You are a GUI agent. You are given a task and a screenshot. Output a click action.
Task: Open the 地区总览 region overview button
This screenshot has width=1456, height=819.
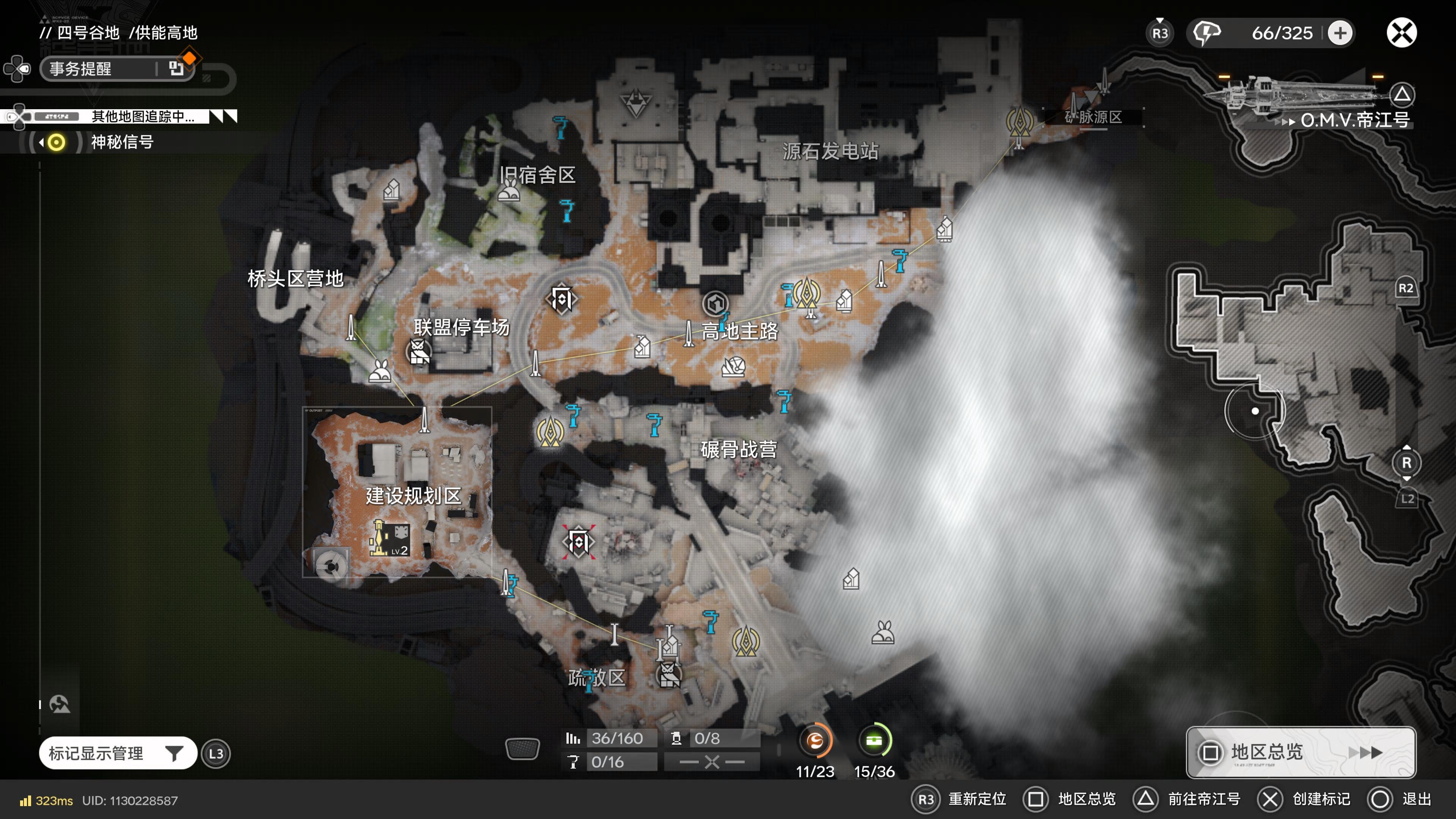1301,752
